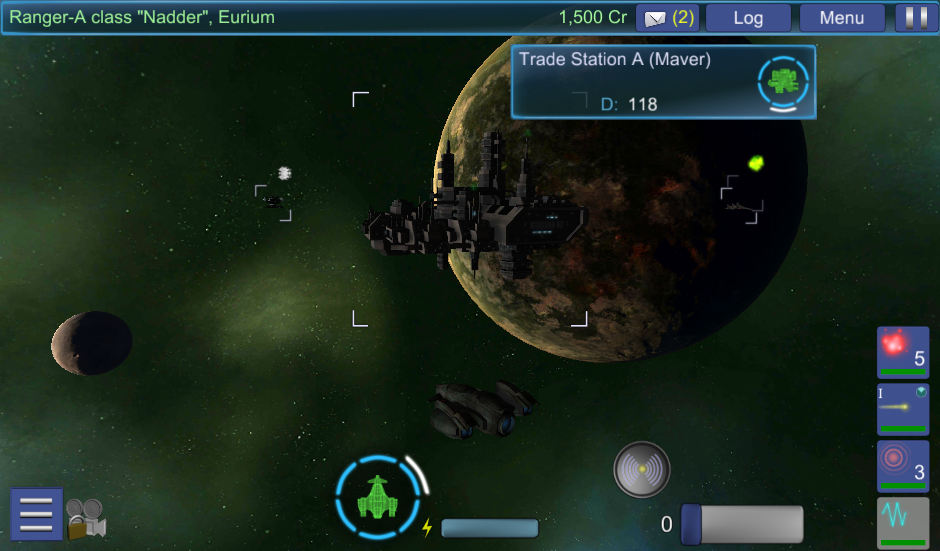Tap the round radar button
Viewport: 940px width, 551px height.
tap(641, 469)
